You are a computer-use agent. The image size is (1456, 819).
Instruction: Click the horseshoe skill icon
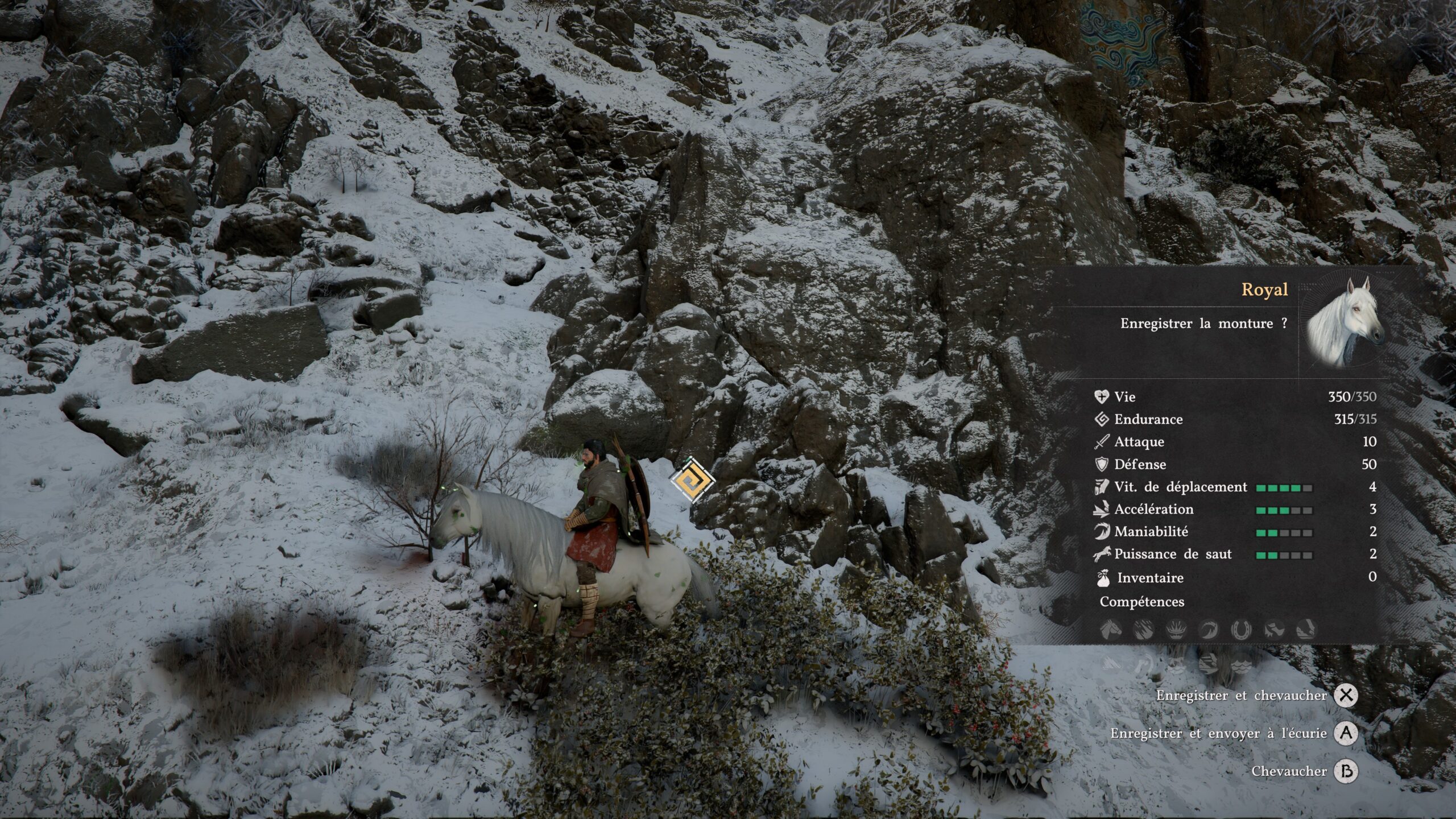[x=1240, y=630]
